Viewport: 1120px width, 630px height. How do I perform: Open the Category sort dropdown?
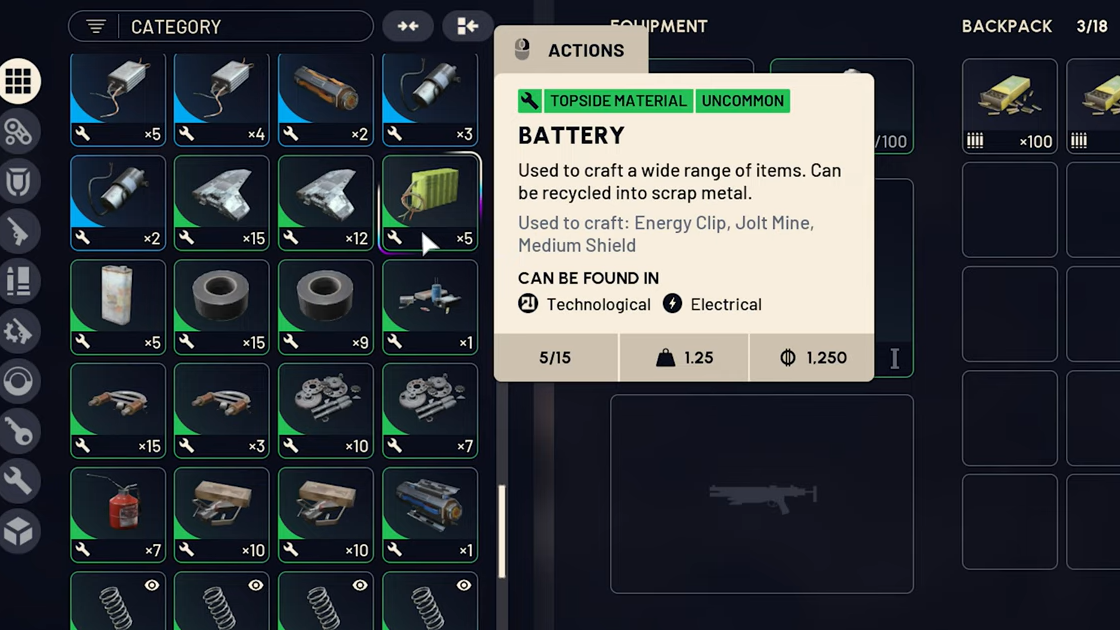[x=220, y=27]
